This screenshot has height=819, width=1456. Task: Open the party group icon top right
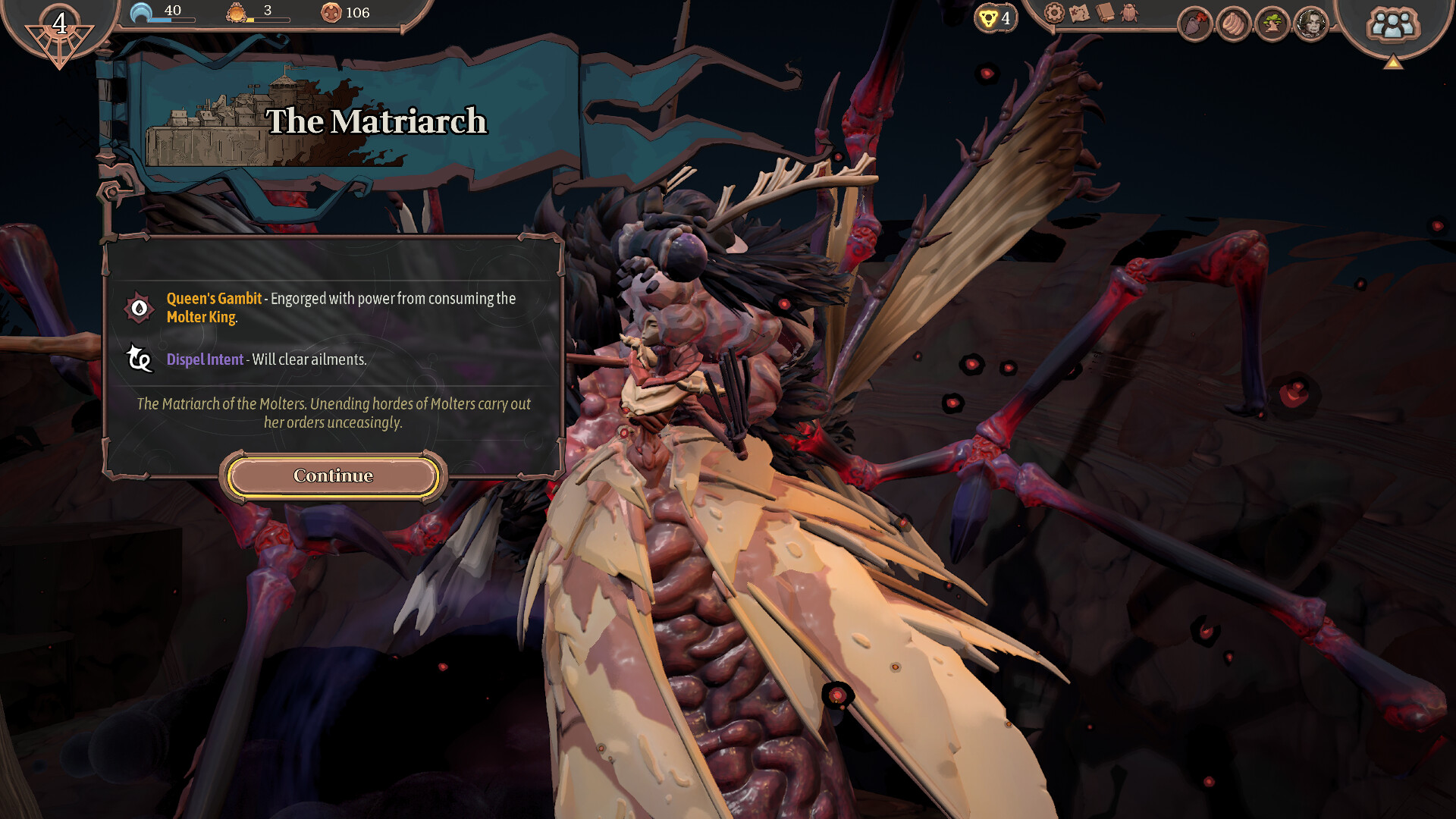coord(1394,23)
